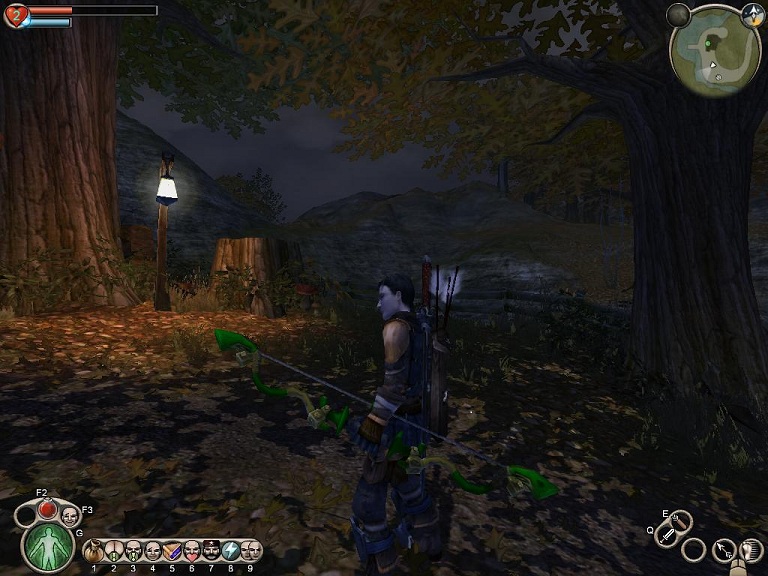
Task: Pick the plain face expression in slot 4
Action: point(153,551)
